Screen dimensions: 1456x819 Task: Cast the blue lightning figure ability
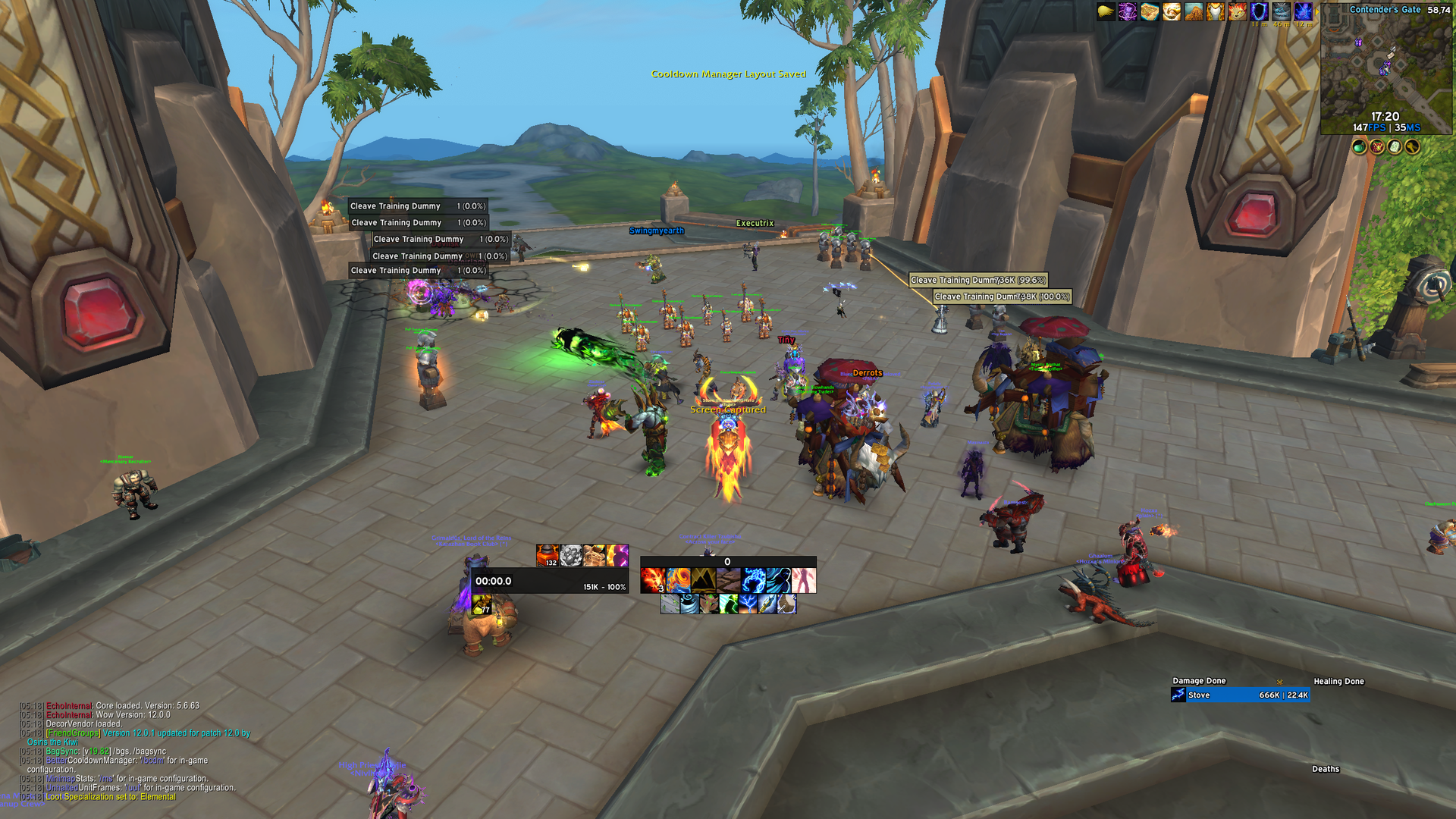pos(753,581)
